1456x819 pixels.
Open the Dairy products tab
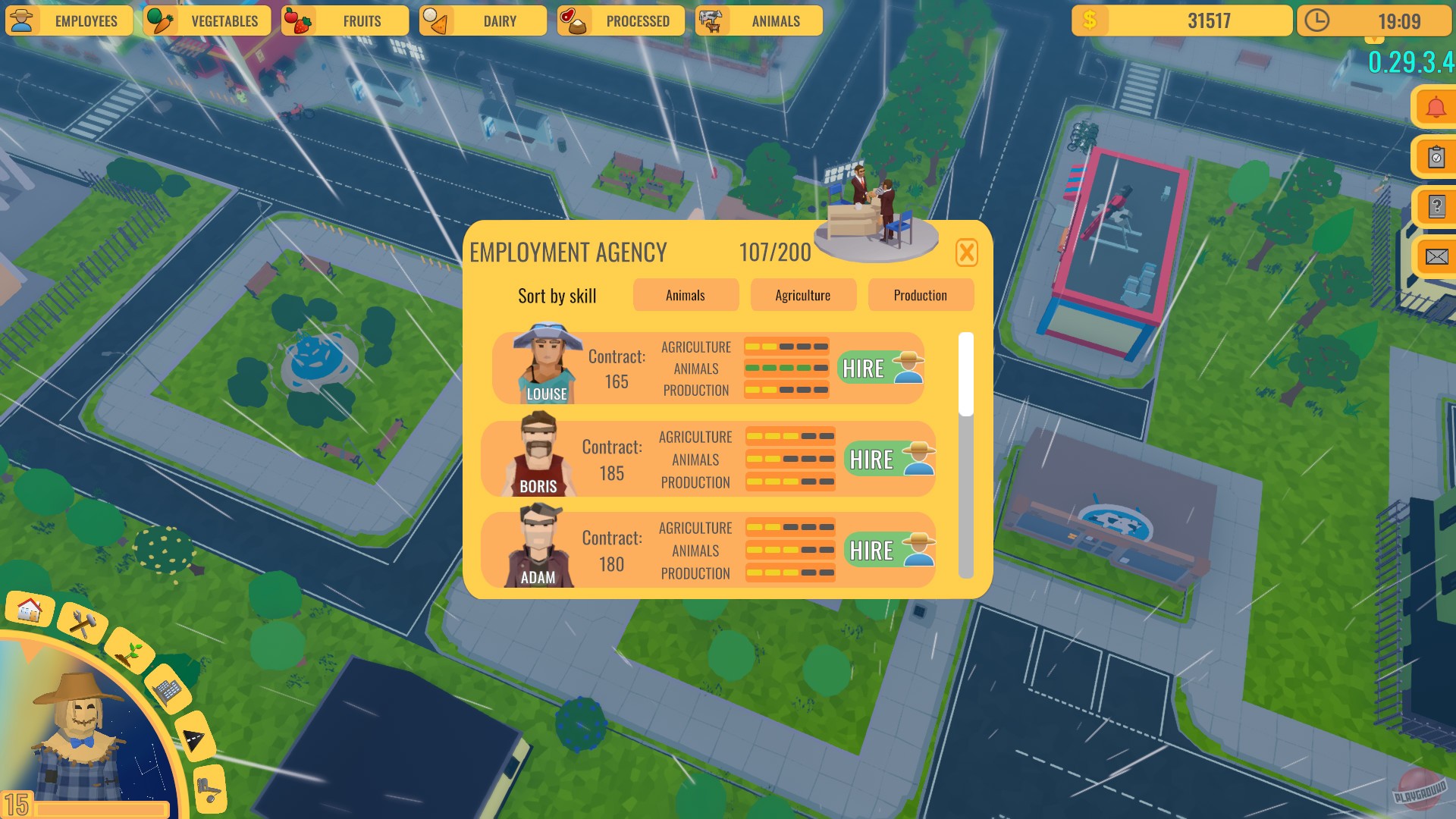482,20
